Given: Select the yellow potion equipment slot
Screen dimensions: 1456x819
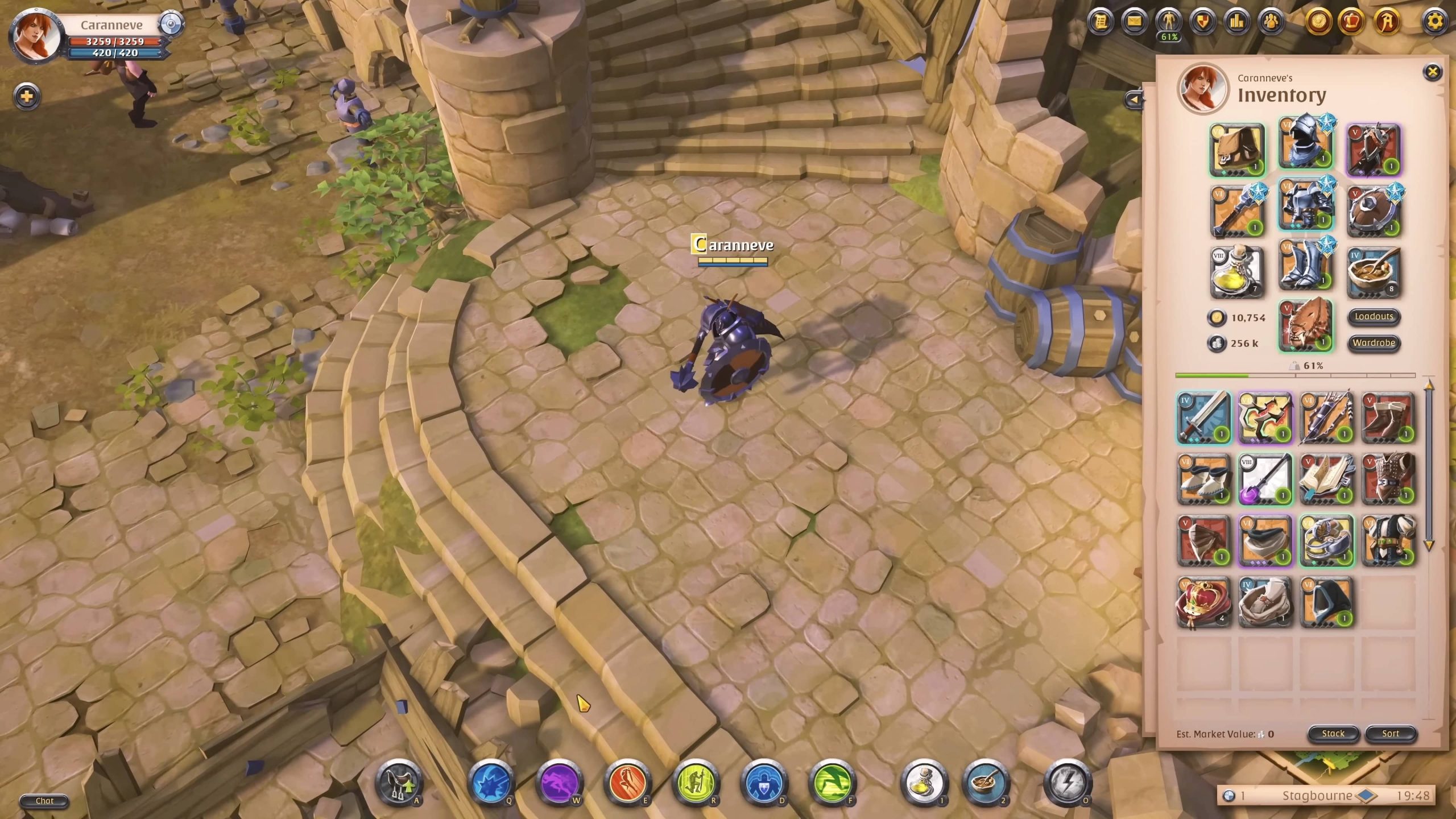Looking at the screenshot, I should pyautogui.click(x=1237, y=272).
